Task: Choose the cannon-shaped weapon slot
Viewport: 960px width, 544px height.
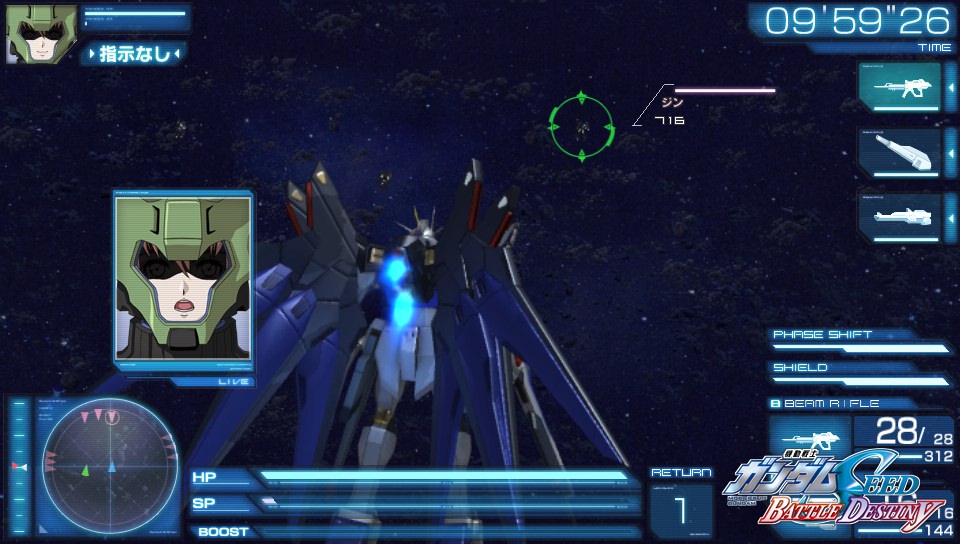Action: pyautogui.click(x=899, y=152)
